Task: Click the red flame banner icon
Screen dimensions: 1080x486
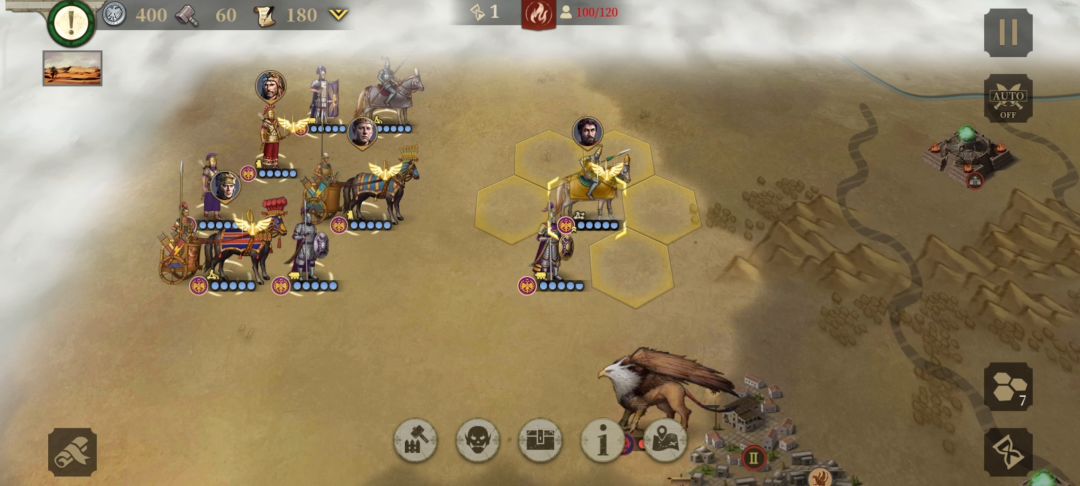Action: (538, 14)
